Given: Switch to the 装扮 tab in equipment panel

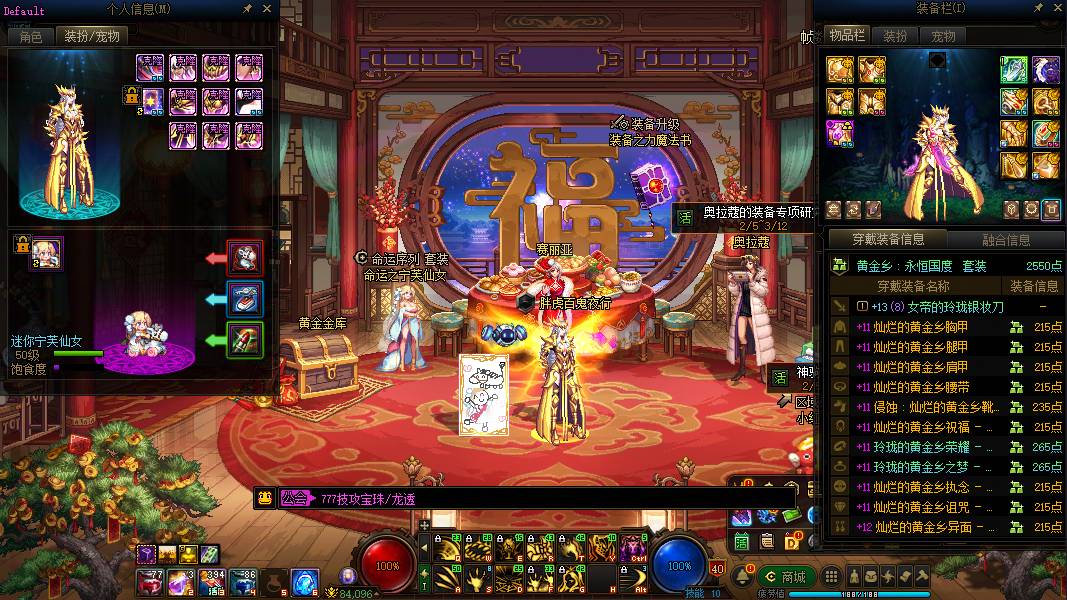Looking at the screenshot, I should (895, 36).
